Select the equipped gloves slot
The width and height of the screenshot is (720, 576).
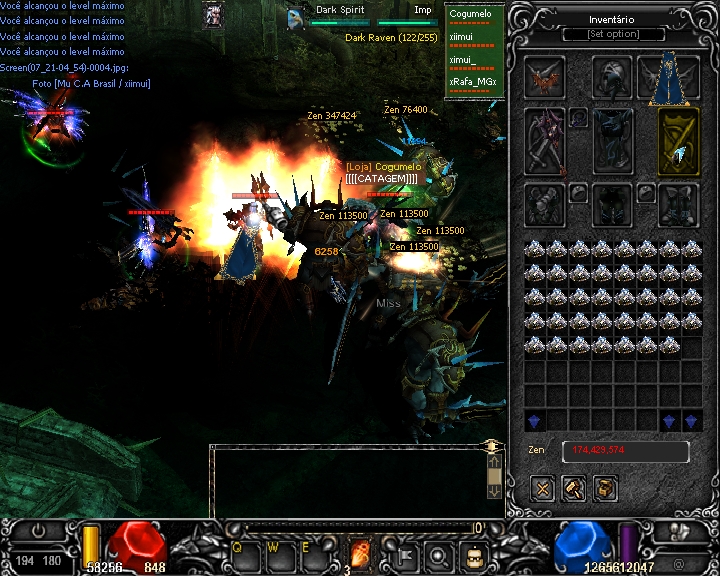pyautogui.click(x=545, y=205)
